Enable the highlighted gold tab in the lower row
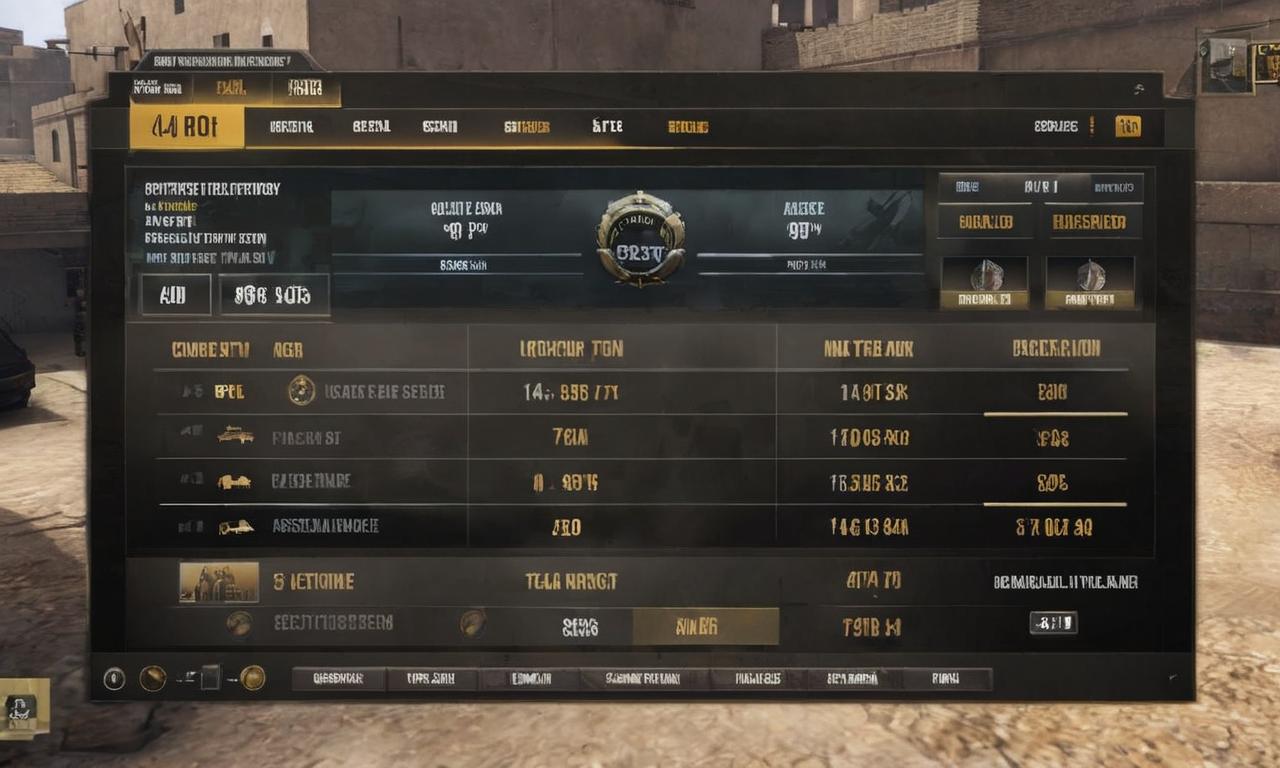Image resolution: width=1280 pixels, height=768 pixels. [706, 624]
